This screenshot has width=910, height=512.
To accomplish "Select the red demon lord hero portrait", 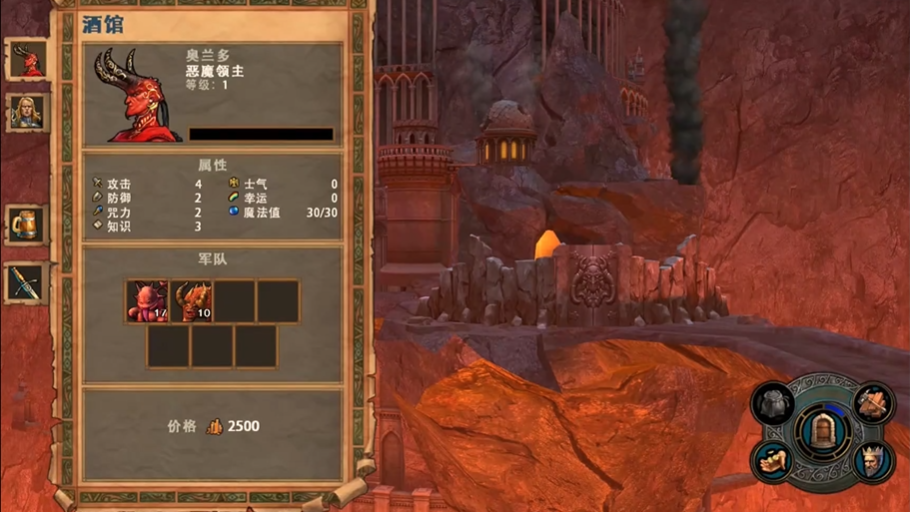I will click(27, 61).
